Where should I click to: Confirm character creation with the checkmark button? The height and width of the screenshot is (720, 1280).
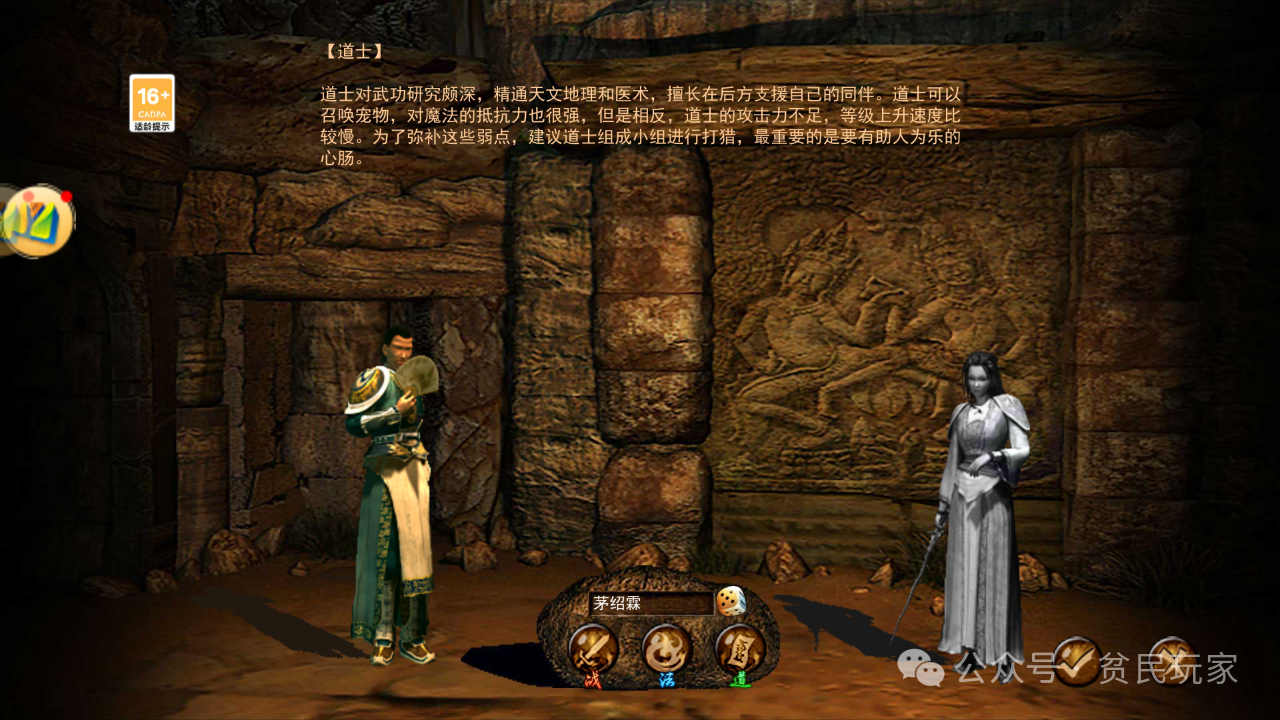(1078, 660)
